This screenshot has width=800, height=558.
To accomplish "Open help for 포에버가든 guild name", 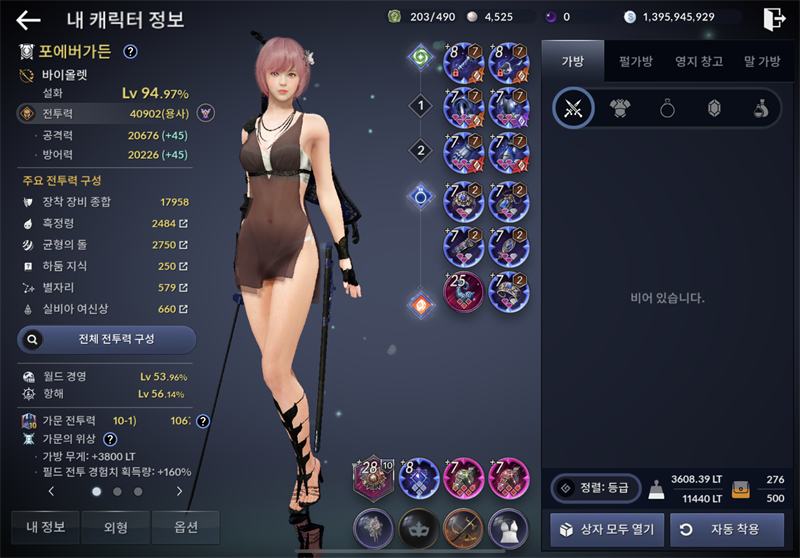I will [x=130, y=52].
